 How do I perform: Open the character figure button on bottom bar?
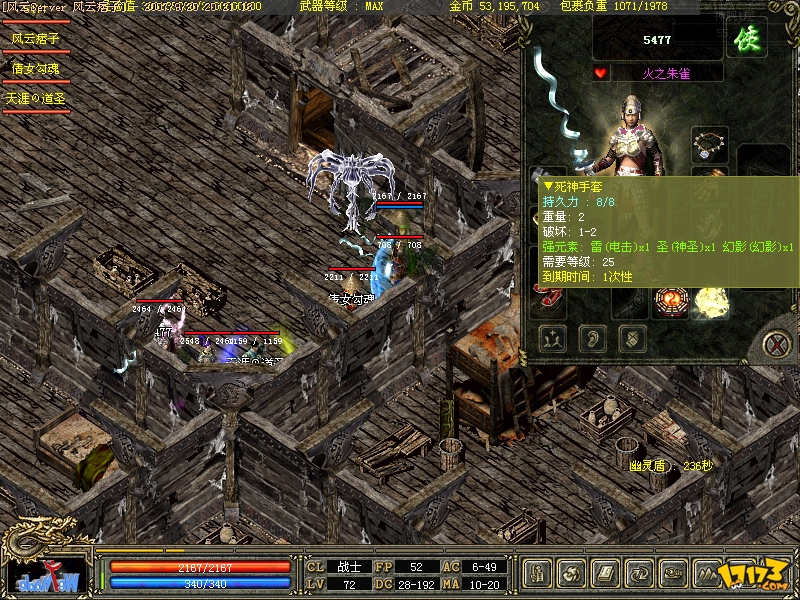539,573
